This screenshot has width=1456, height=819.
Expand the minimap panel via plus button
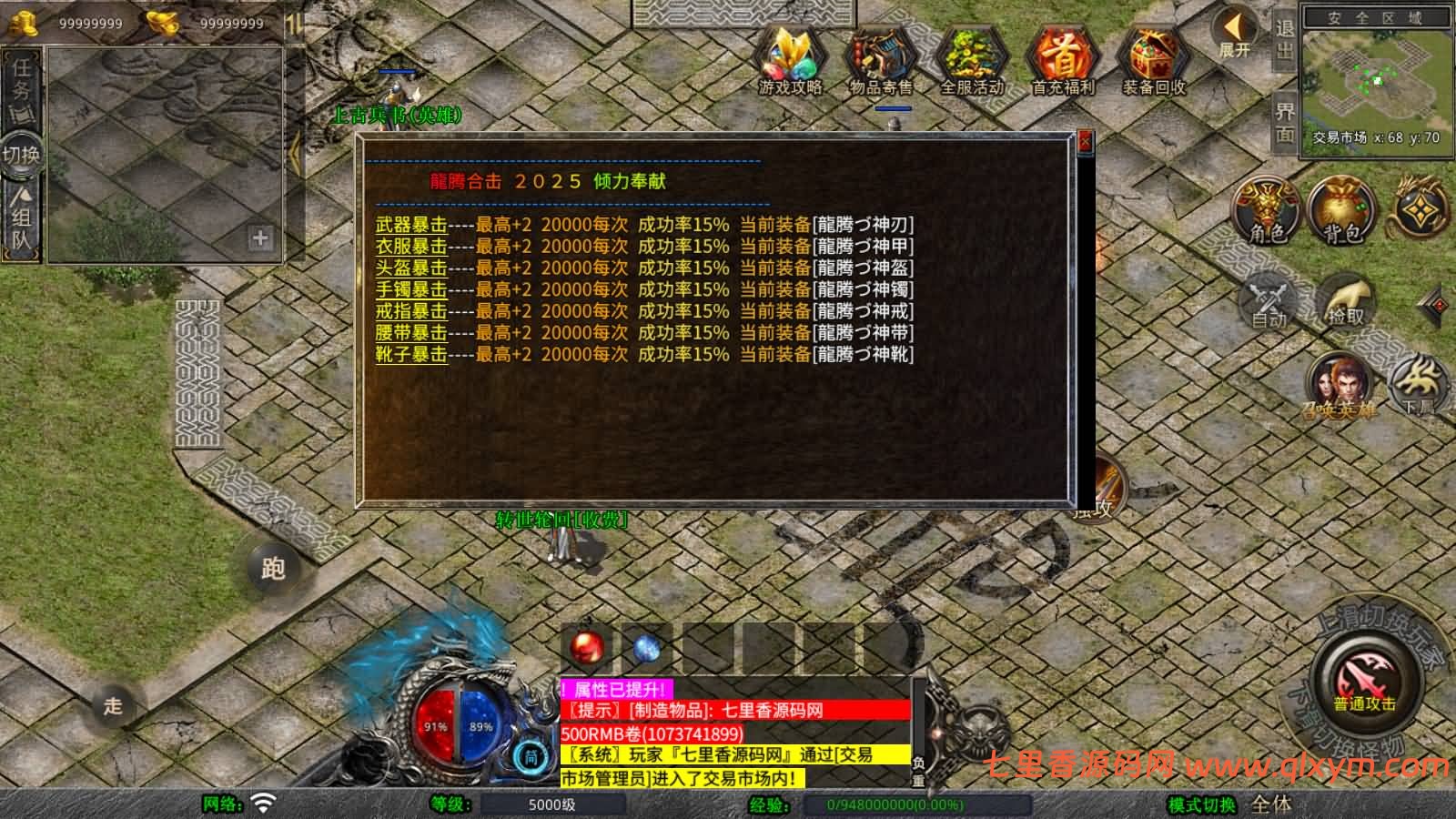point(262,238)
